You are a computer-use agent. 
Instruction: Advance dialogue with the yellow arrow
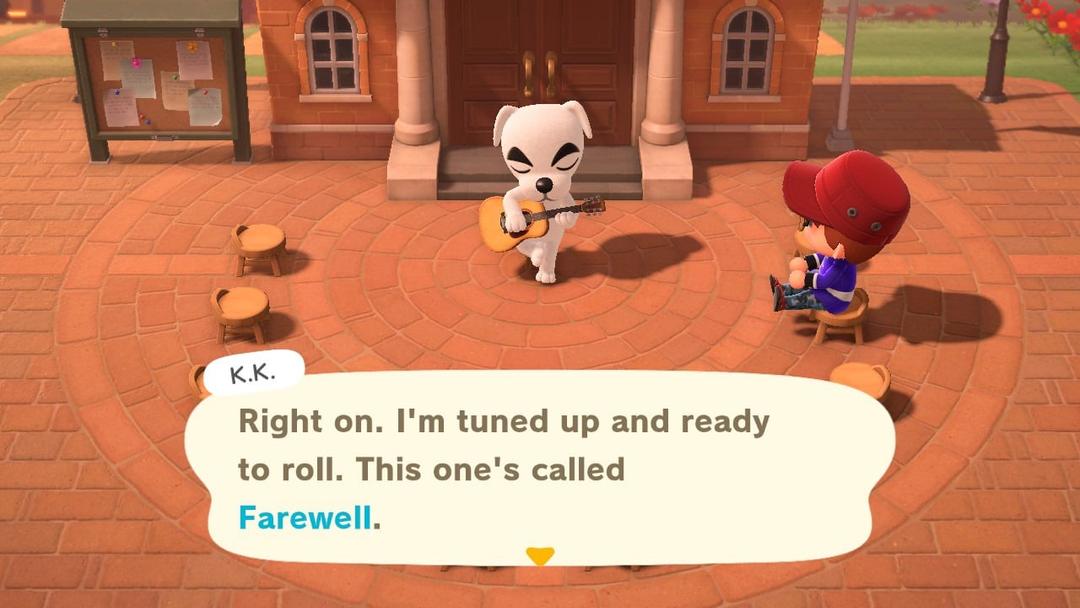[x=540, y=556]
